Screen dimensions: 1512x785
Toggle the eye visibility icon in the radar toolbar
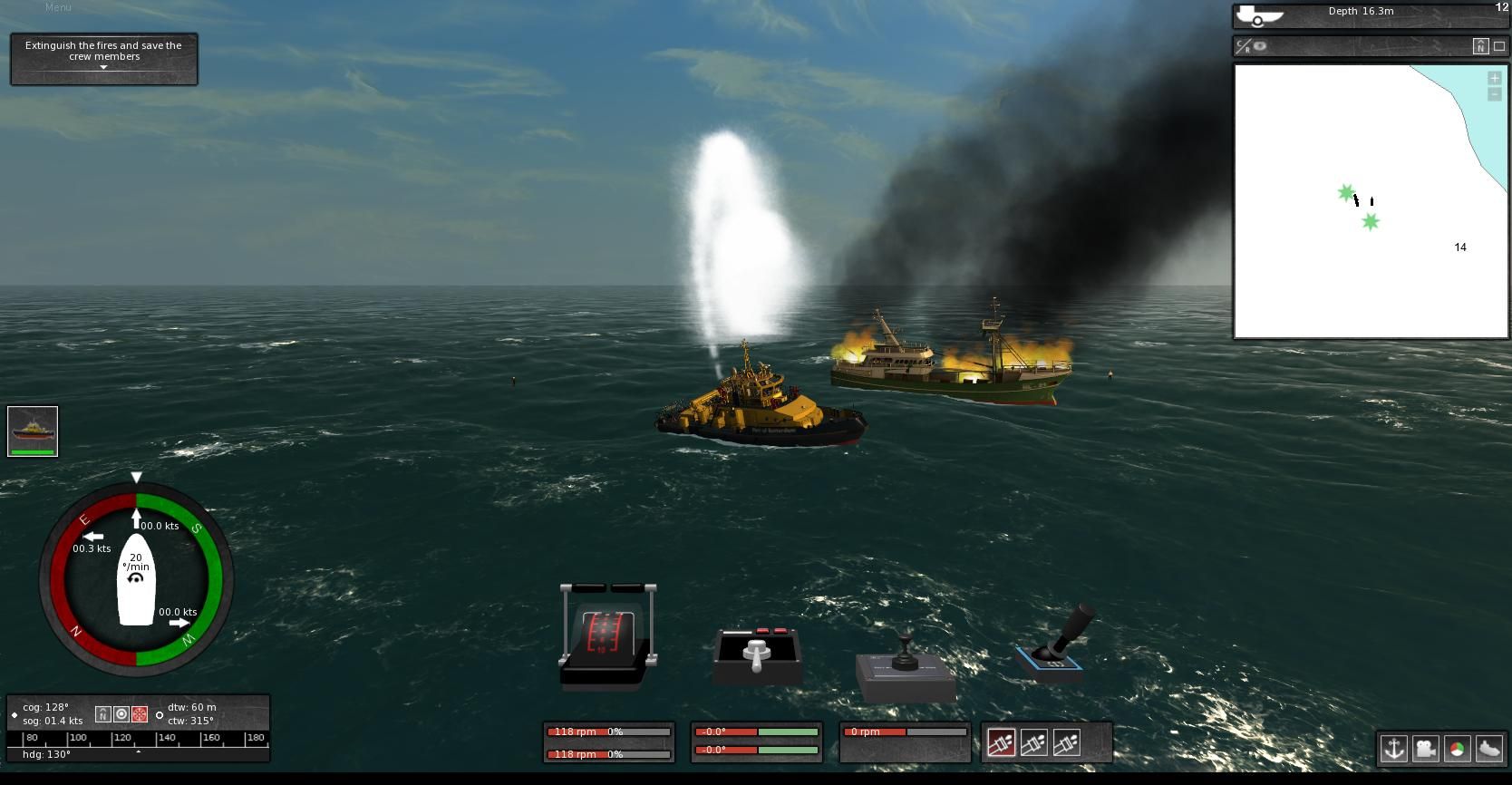pos(1259,45)
